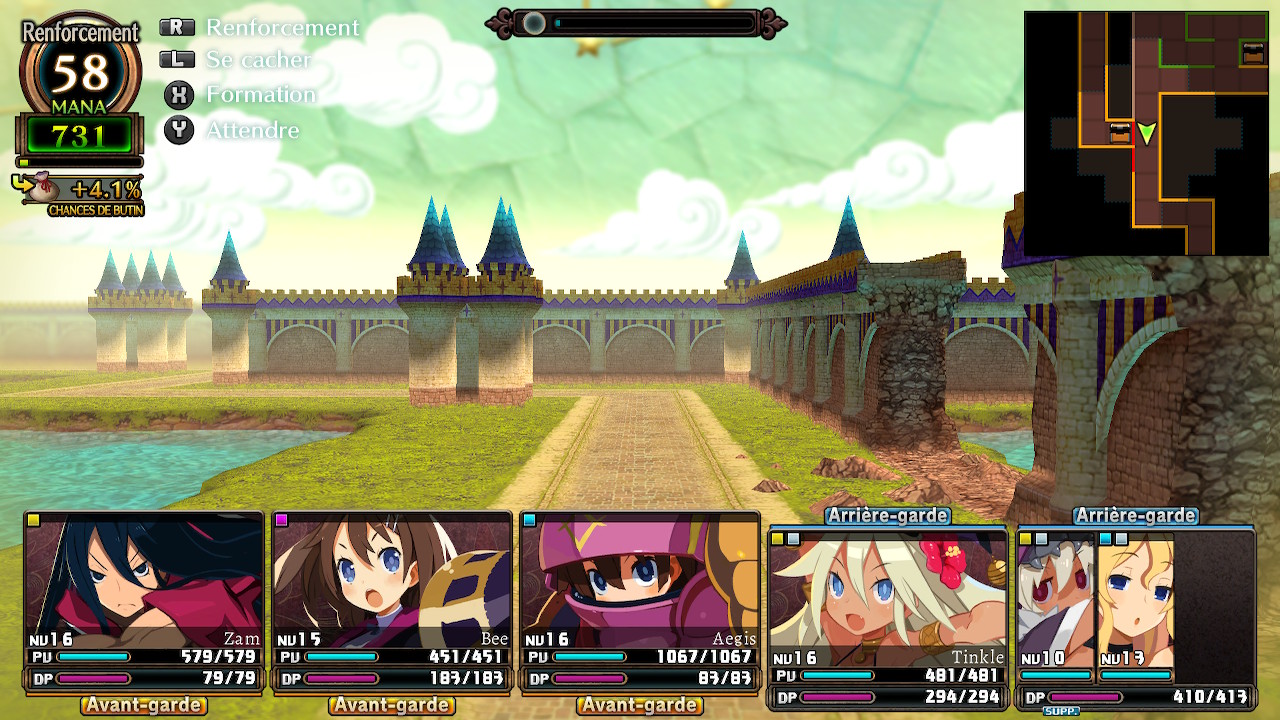Click the X Formation button icon
Viewport: 1280px width, 720px height.
(178, 95)
